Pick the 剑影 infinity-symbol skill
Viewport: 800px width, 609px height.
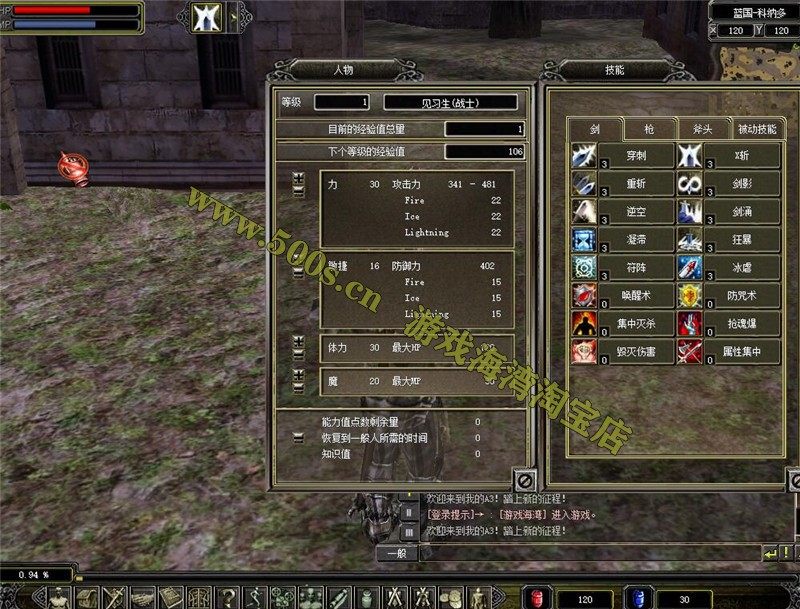(690, 184)
